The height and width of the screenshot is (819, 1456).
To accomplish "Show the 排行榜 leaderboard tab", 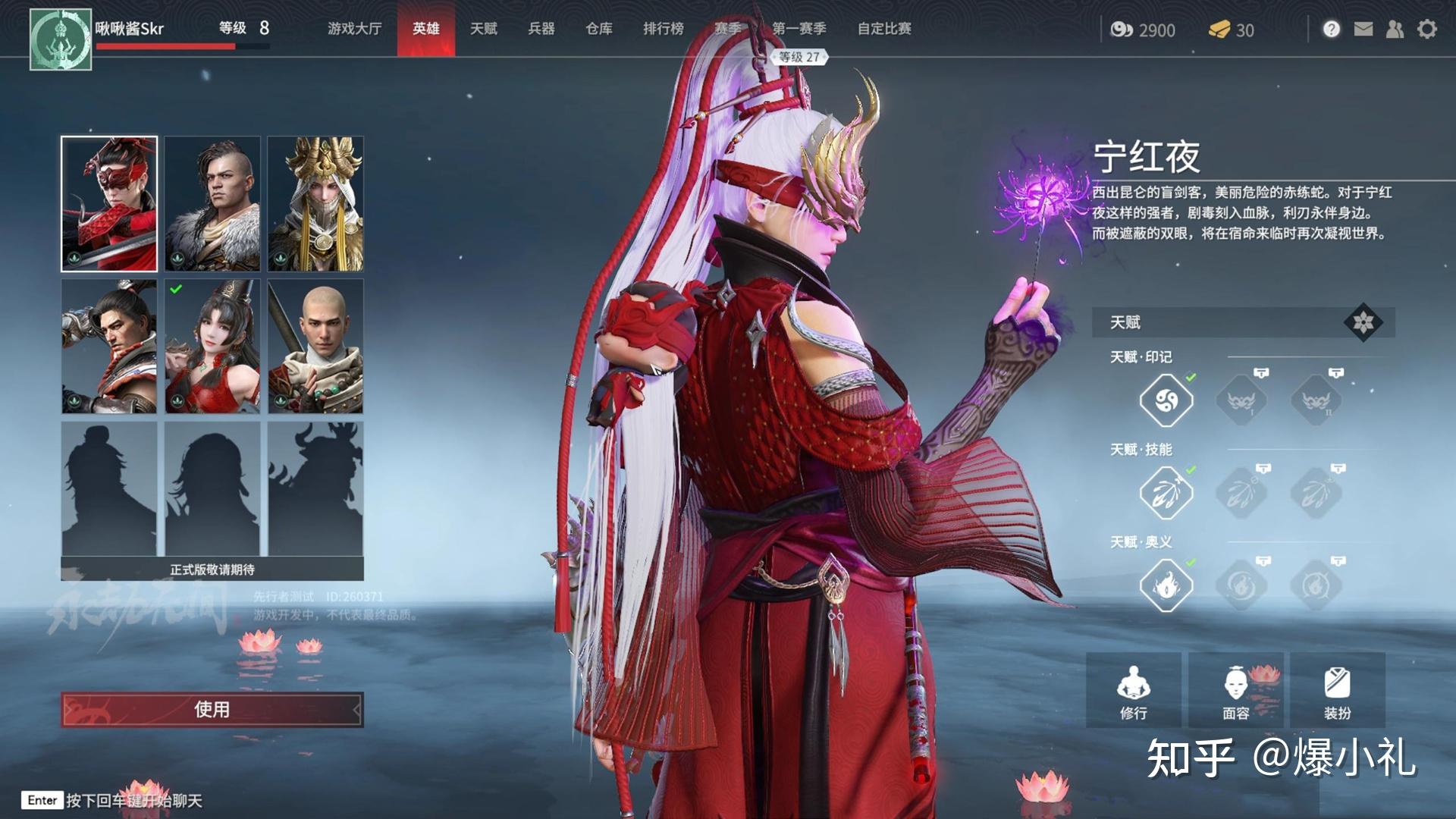I will pyautogui.click(x=664, y=29).
